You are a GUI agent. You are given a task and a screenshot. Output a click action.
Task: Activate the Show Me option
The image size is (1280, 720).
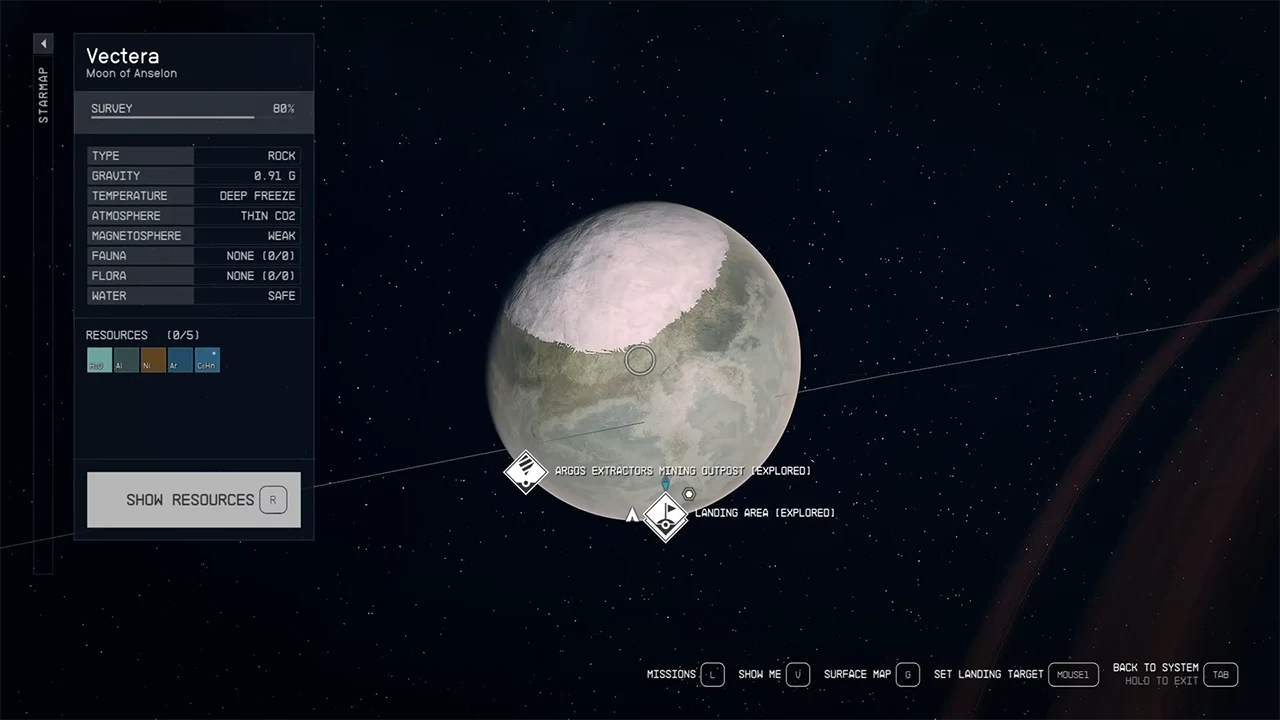797,675
